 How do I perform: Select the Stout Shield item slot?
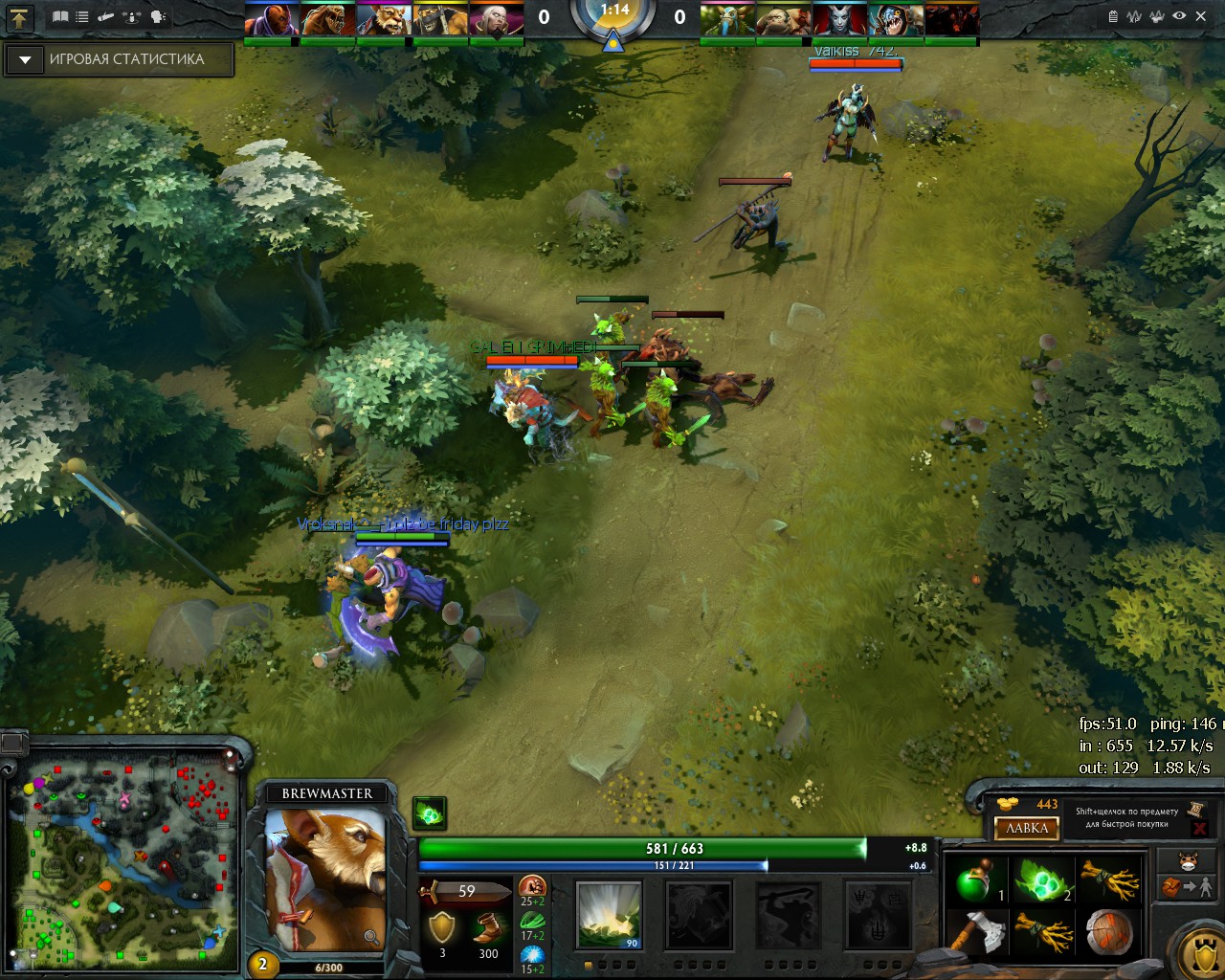point(1107,931)
